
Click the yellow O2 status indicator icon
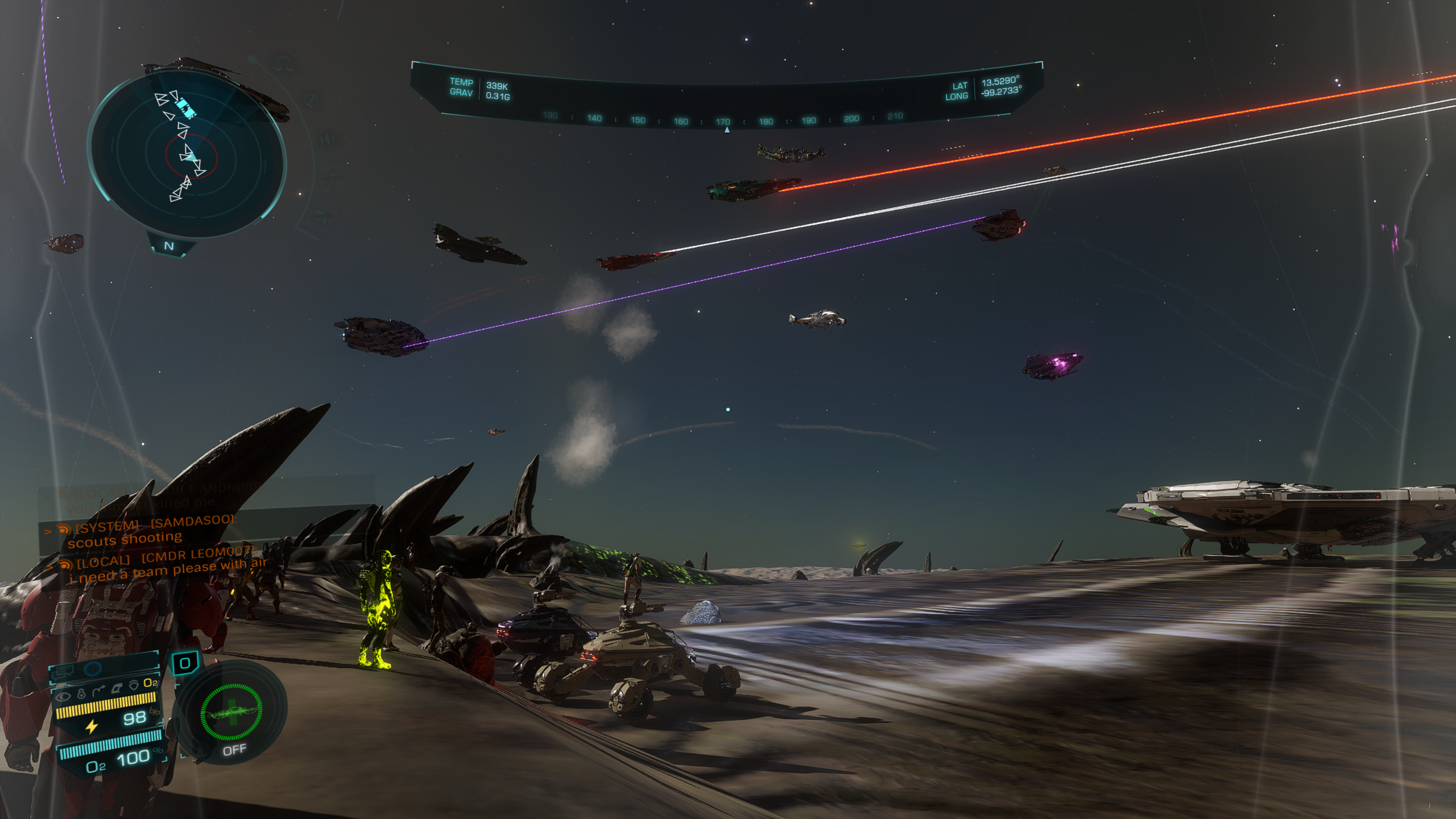point(151,682)
